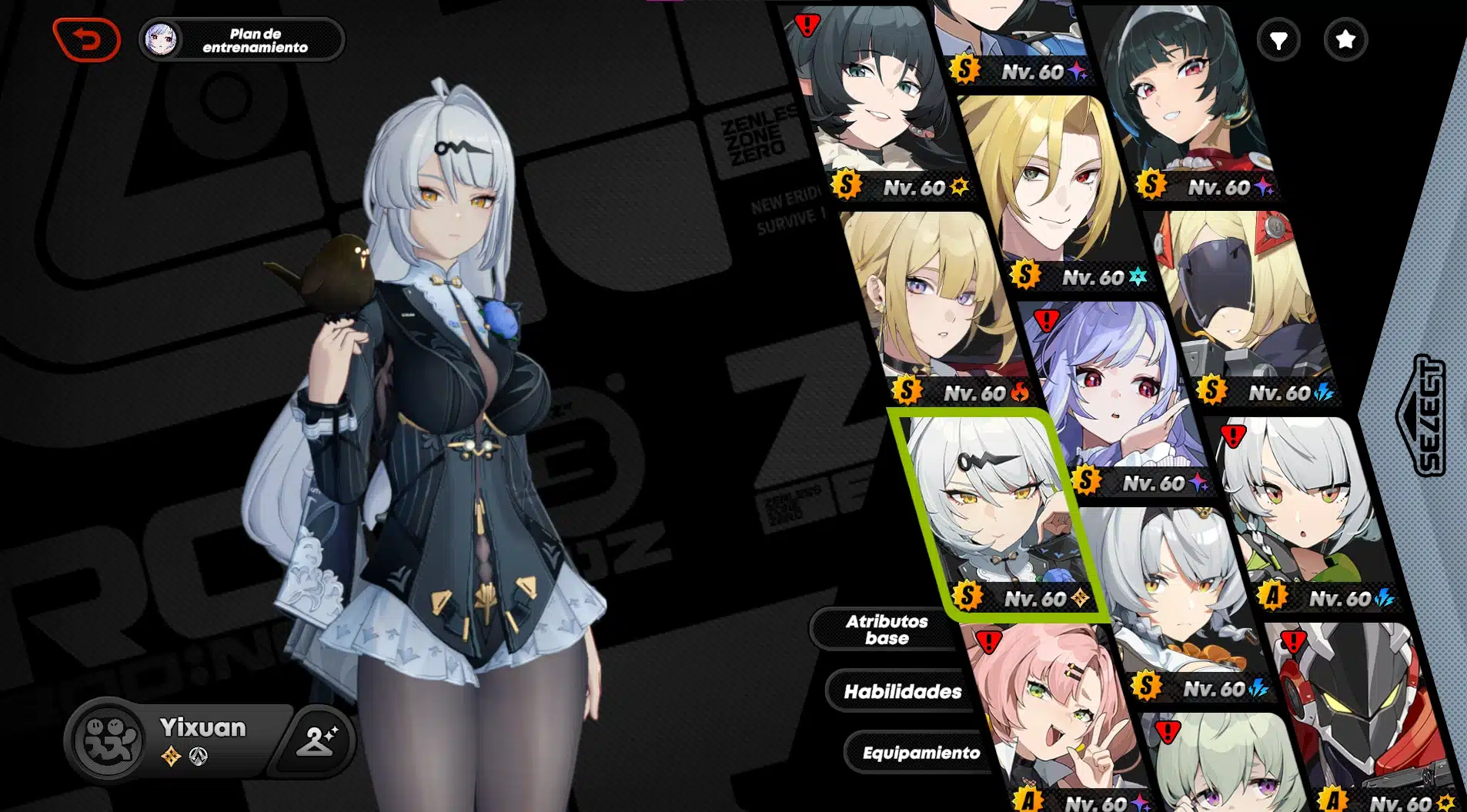The width and height of the screenshot is (1467, 812).
Task: Switch to the Habilidades tab
Action: click(x=902, y=691)
